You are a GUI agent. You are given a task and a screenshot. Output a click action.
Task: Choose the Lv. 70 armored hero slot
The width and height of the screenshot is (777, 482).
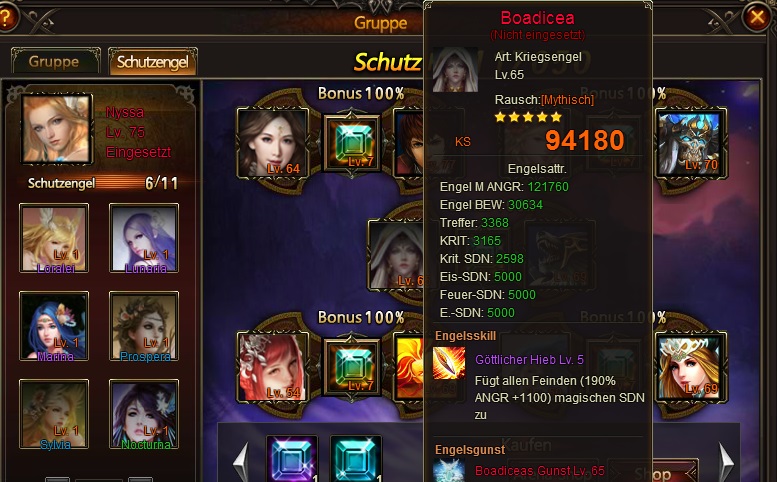[x=690, y=140]
